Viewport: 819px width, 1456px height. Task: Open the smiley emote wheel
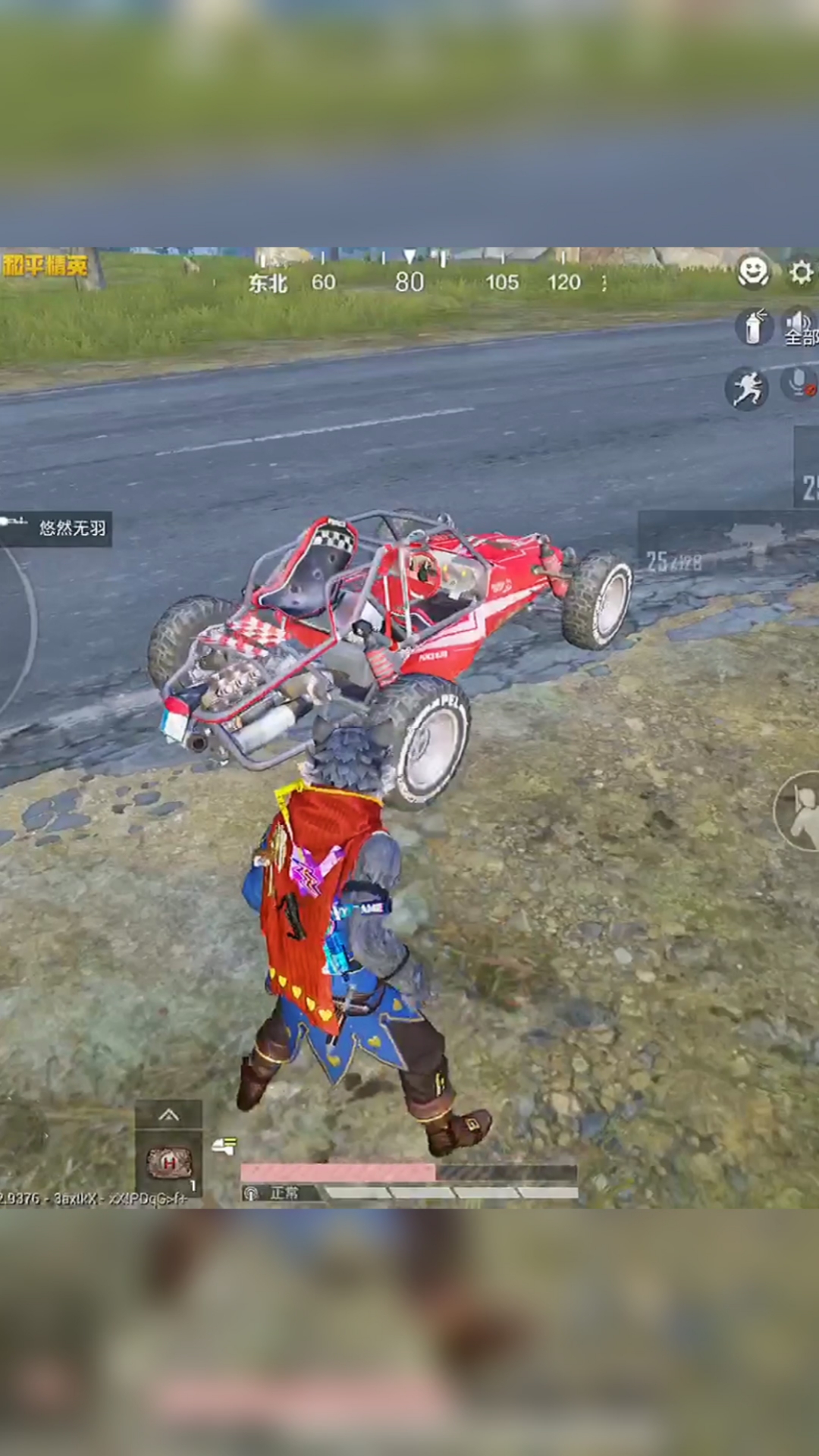753,271
